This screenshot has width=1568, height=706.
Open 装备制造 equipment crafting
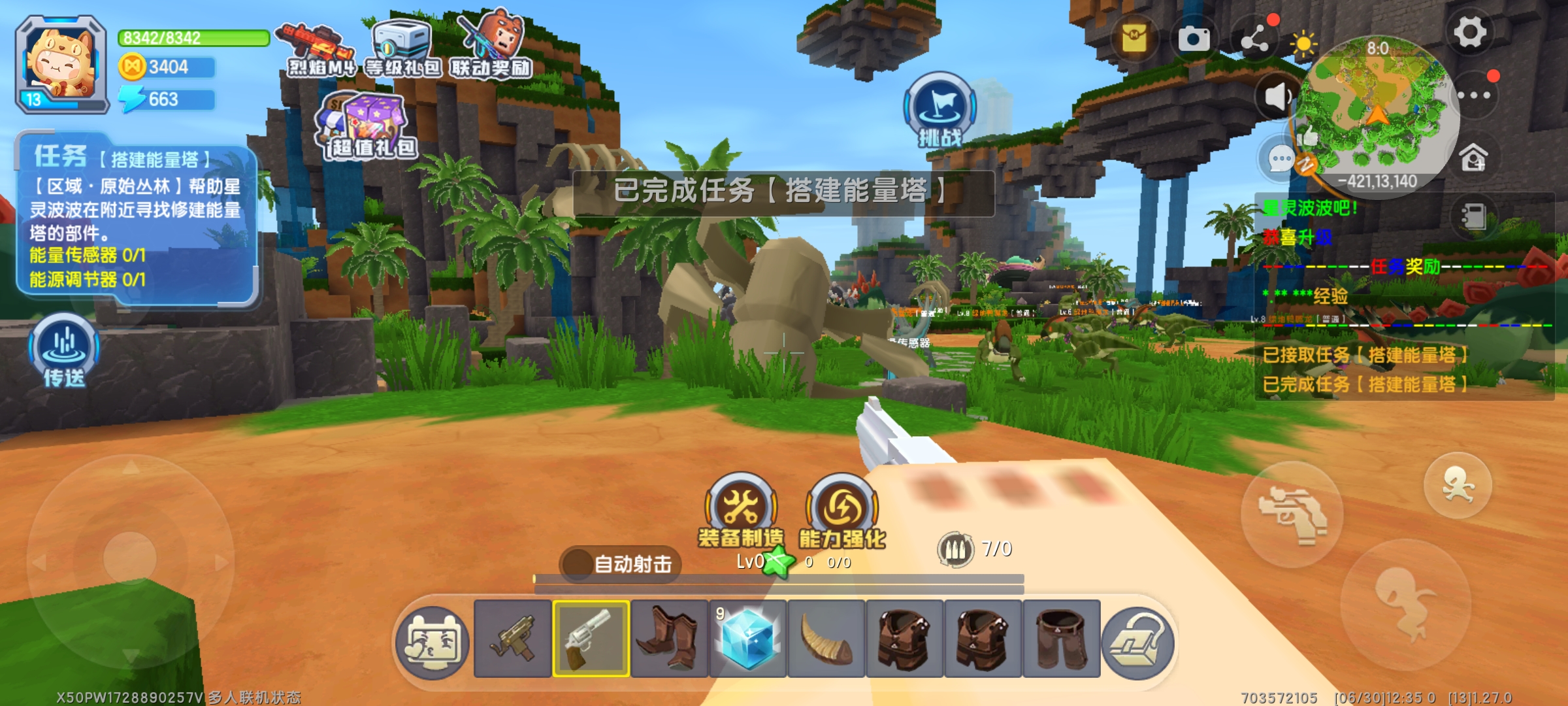[x=741, y=511]
